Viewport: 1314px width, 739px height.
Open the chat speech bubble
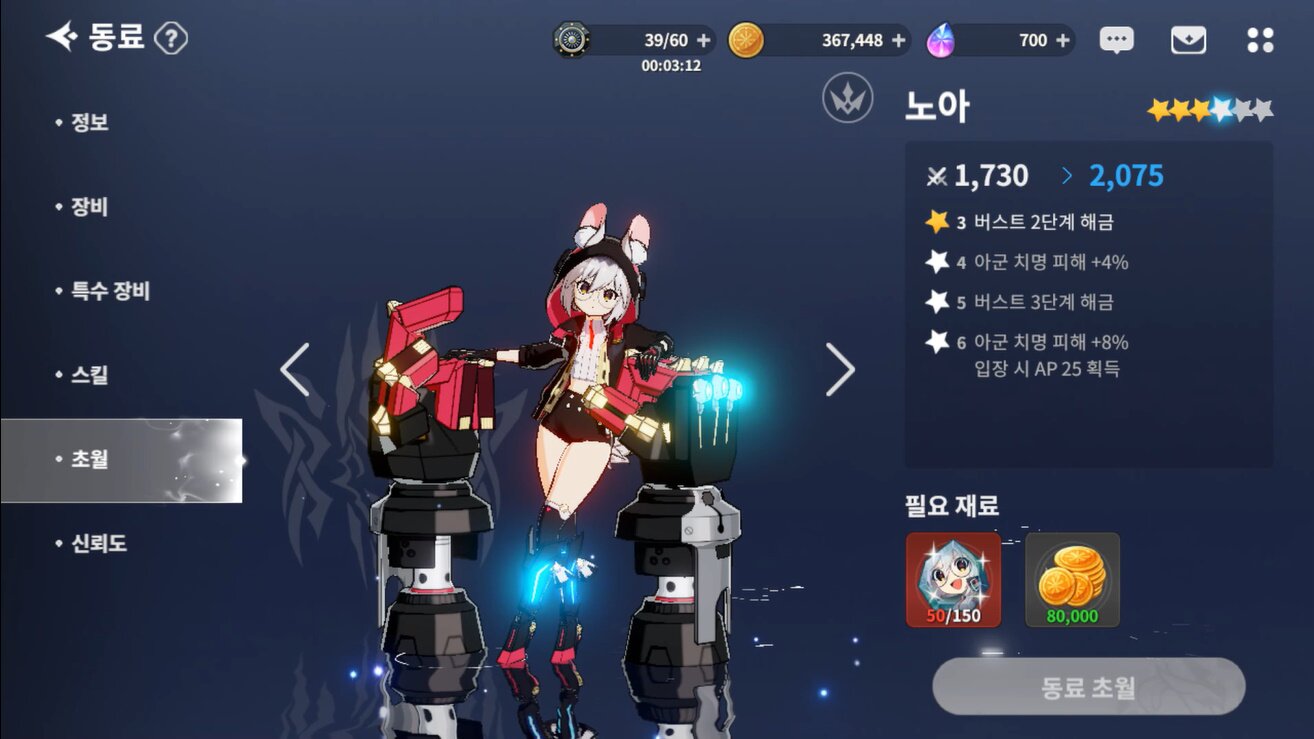(1116, 40)
